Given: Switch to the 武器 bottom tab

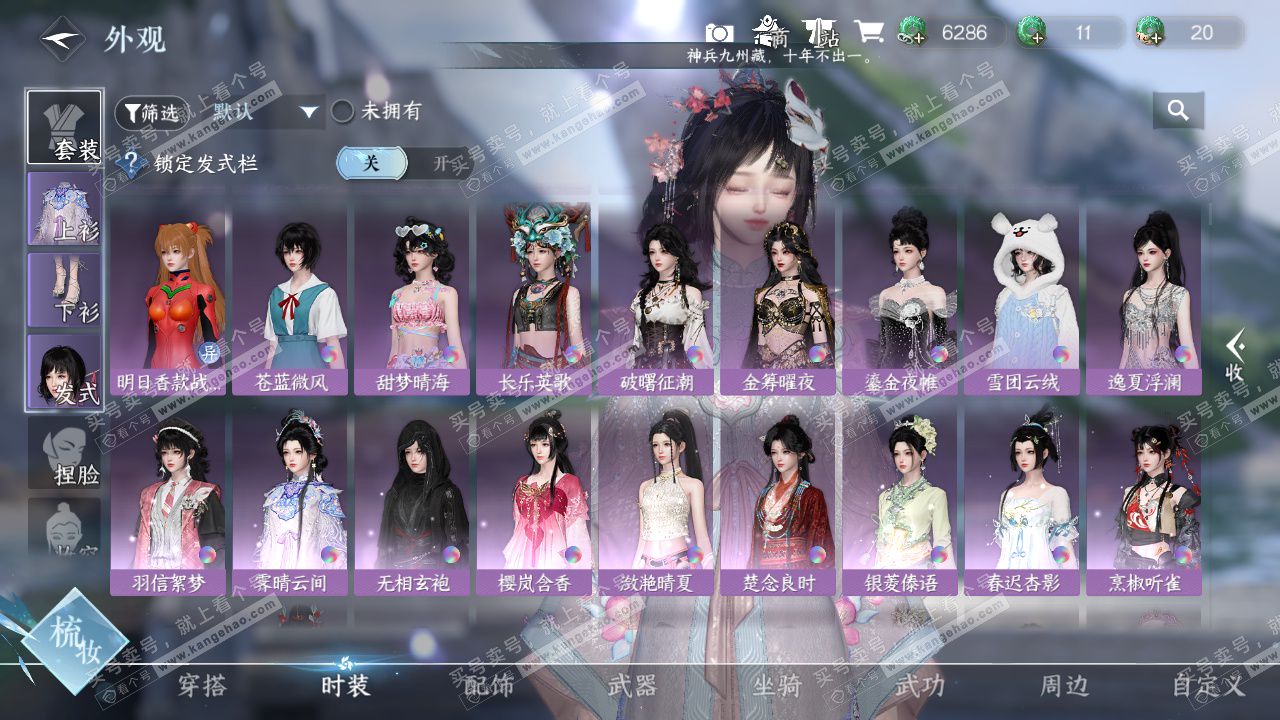Looking at the screenshot, I should tap(633, 686).
